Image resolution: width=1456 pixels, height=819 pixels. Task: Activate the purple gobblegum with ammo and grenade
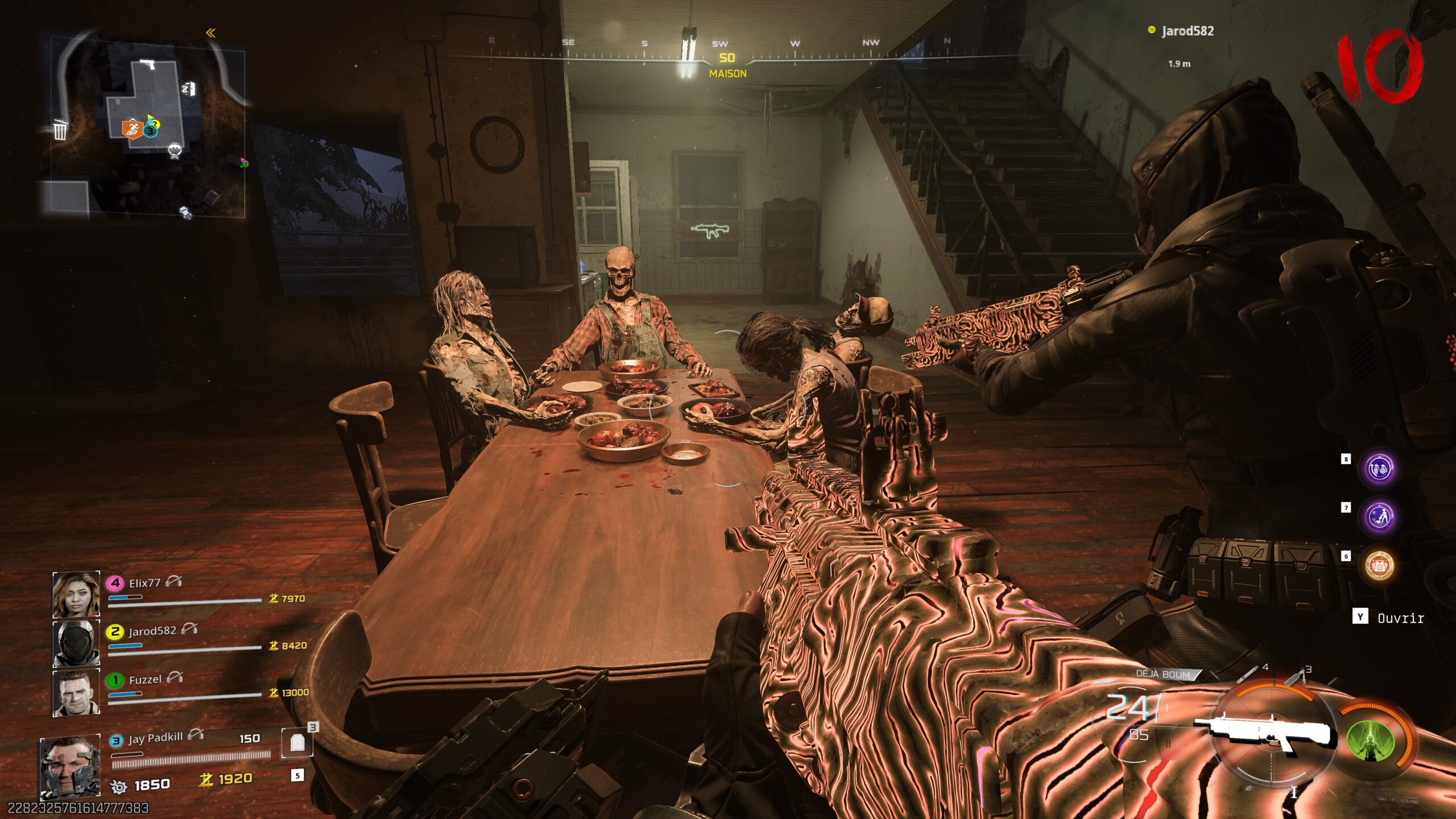pos(1379,469)
